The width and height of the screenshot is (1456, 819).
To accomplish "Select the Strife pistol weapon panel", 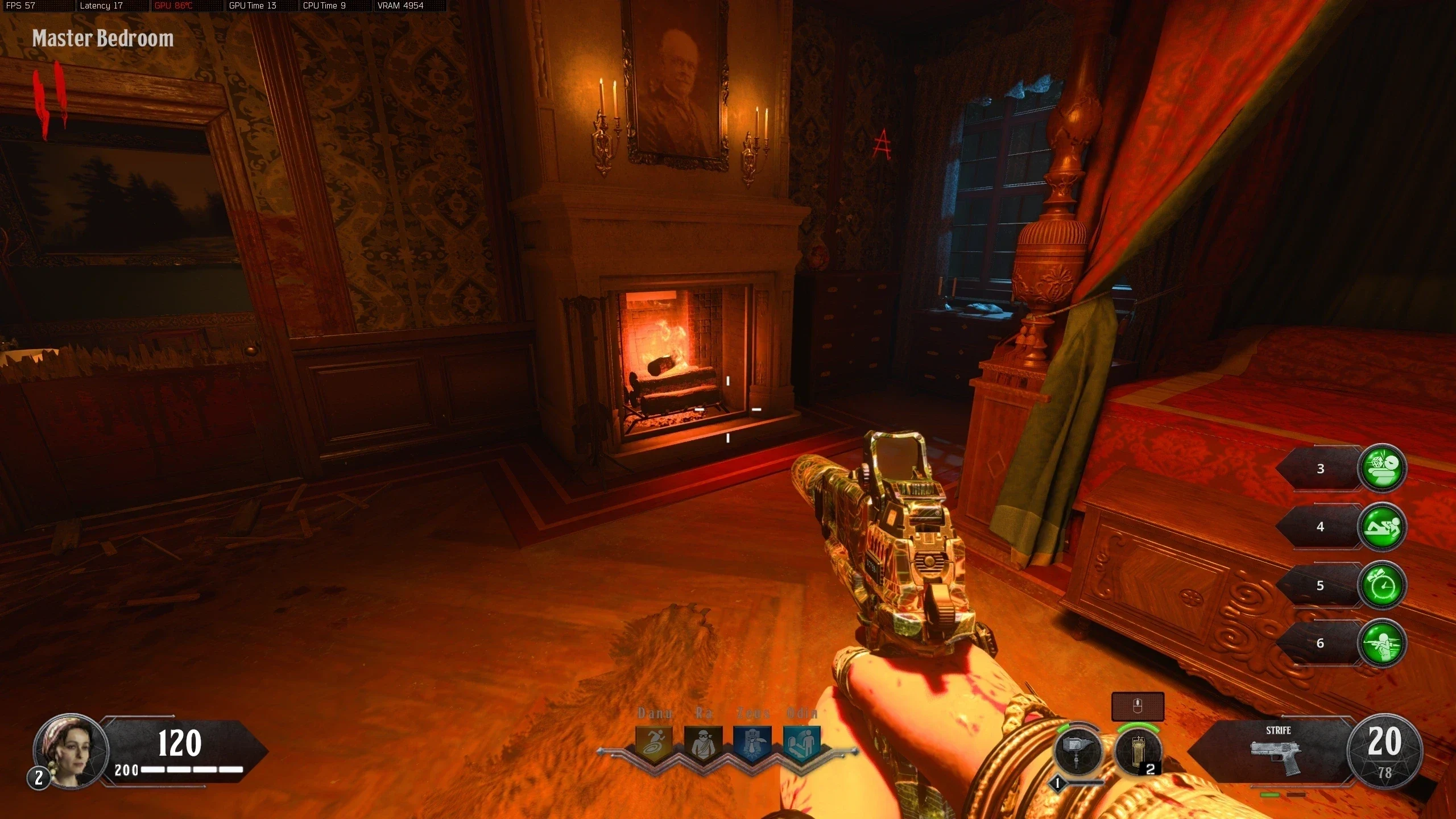I will 1277,752.
